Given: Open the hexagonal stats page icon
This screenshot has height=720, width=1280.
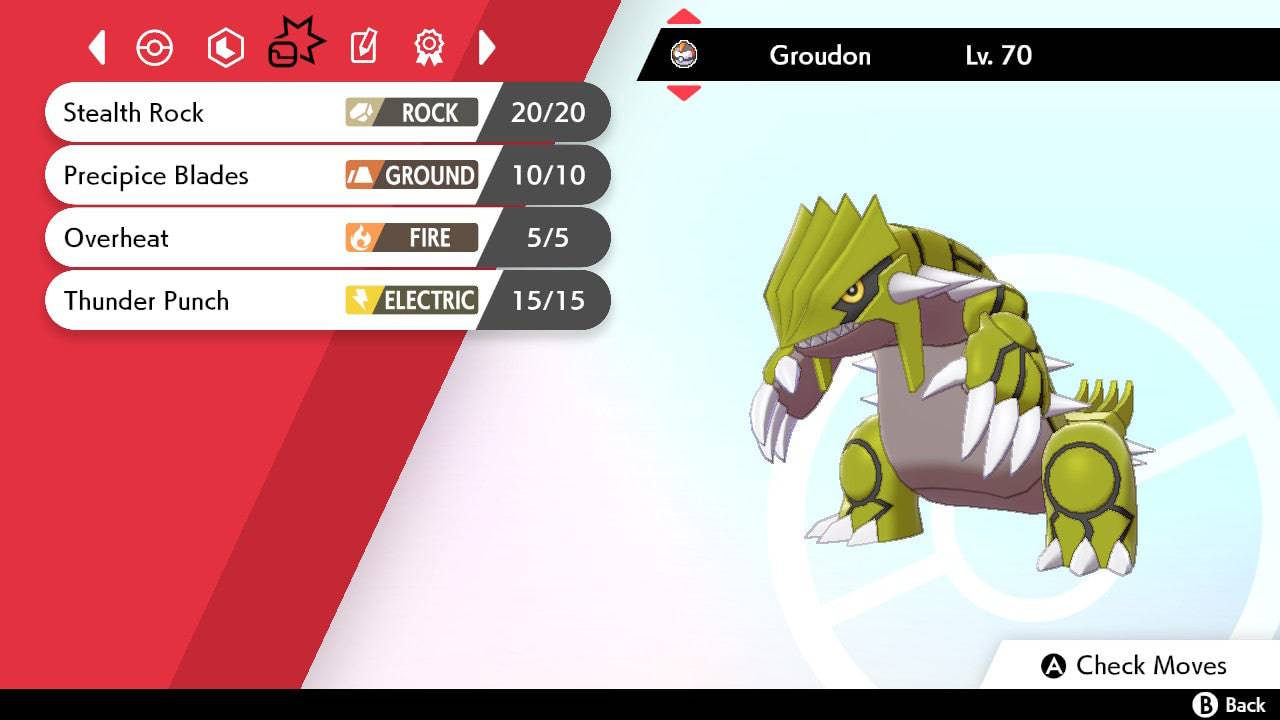Looking at the screenshot, I should (x=224, y=46).
